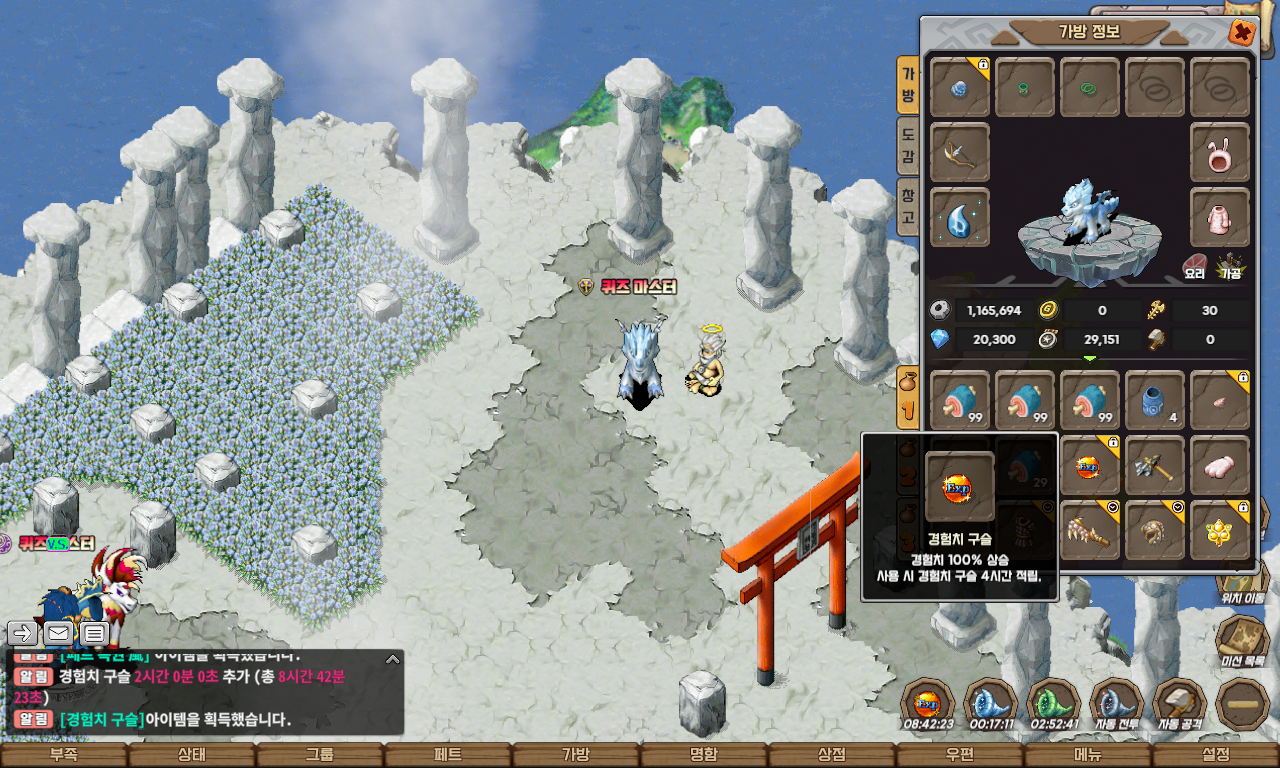Open the 미션 목록 mission list
Viewport: 1280px width, 768px height.
1243,640
